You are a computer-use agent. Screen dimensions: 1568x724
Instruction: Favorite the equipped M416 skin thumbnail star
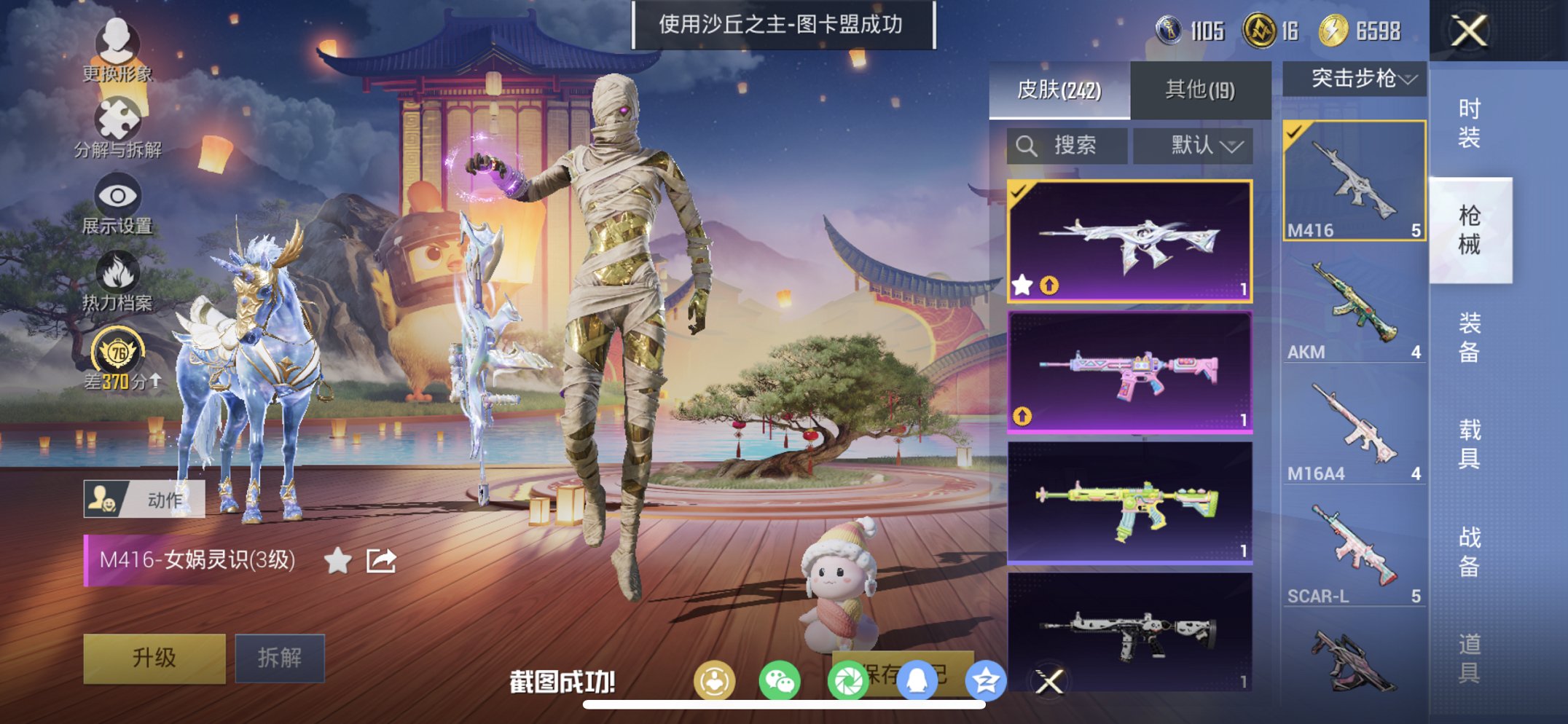1022,285
